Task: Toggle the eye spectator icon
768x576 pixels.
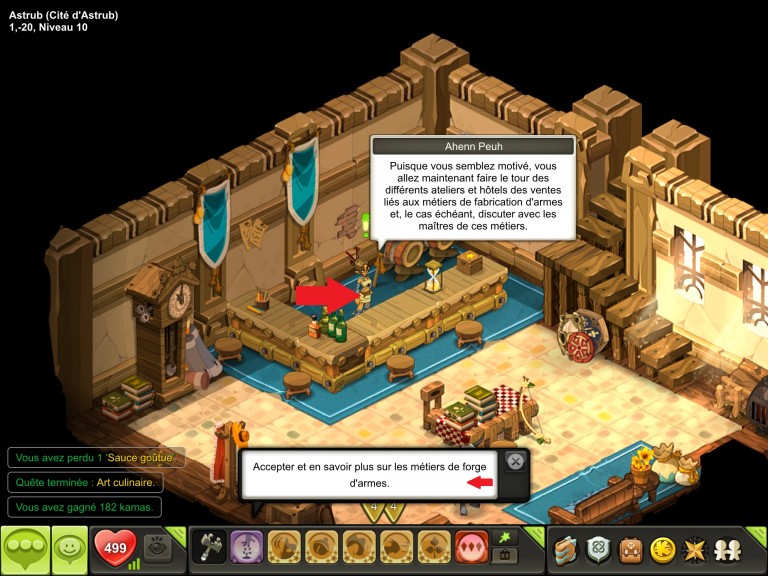Action: tap(156, 547)
